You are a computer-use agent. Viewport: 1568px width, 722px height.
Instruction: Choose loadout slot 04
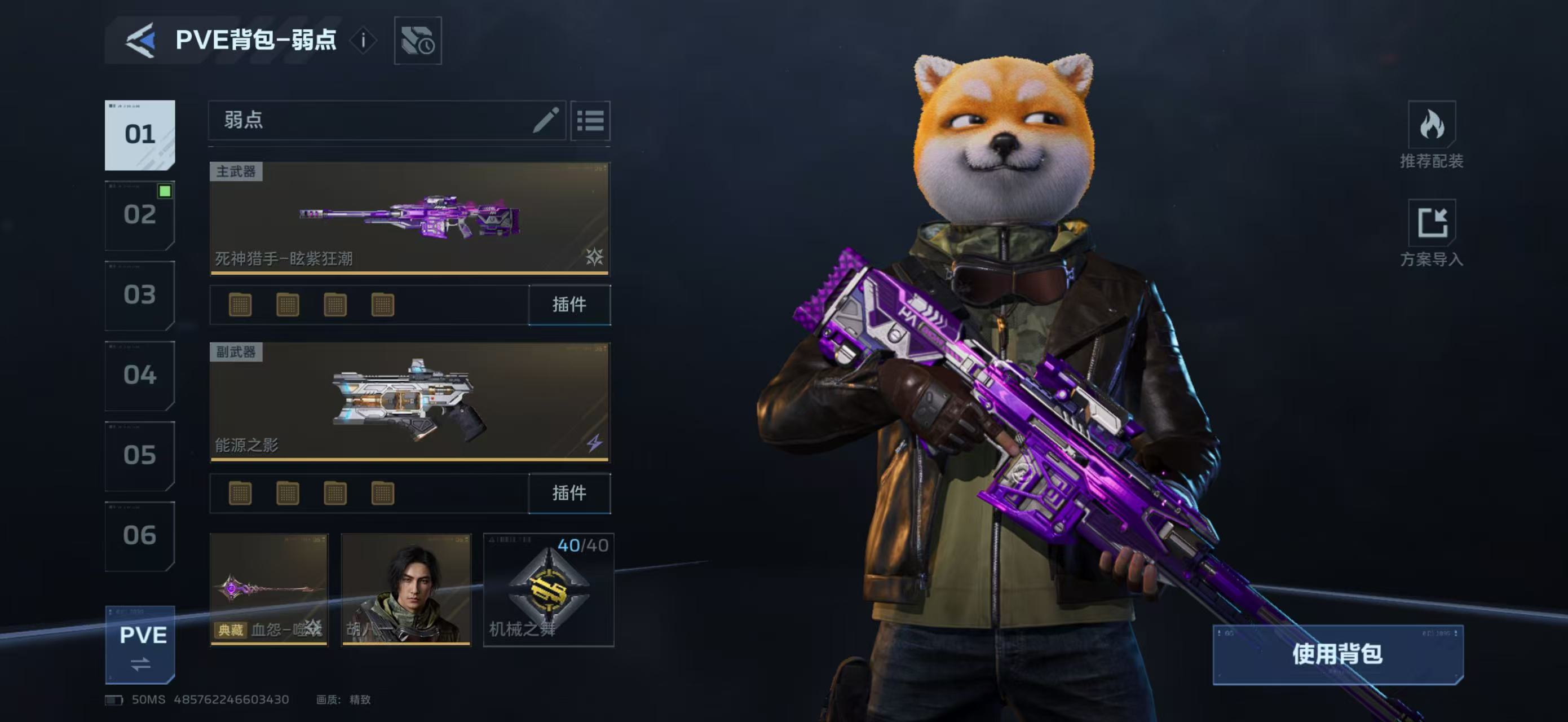(139, 376)
